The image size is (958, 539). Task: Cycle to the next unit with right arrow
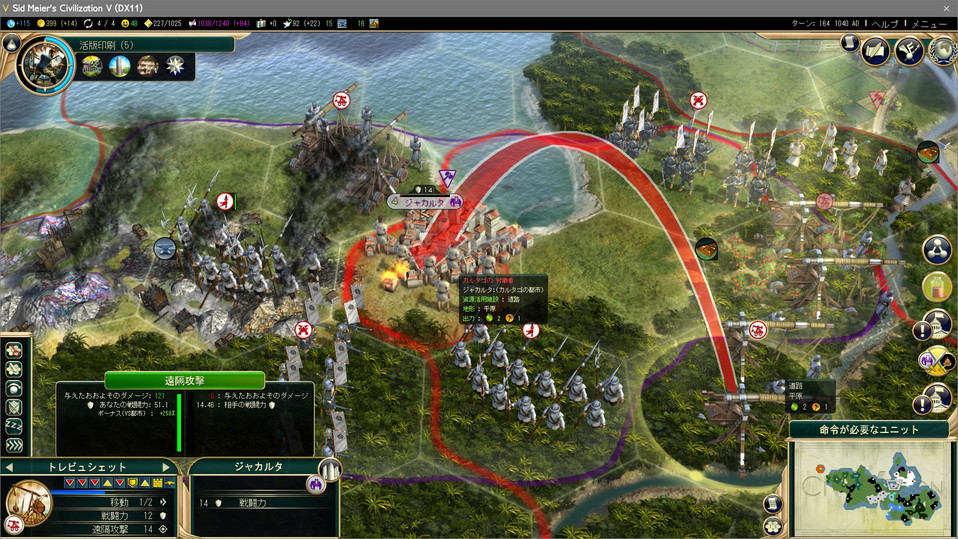[x=167, y=467]
